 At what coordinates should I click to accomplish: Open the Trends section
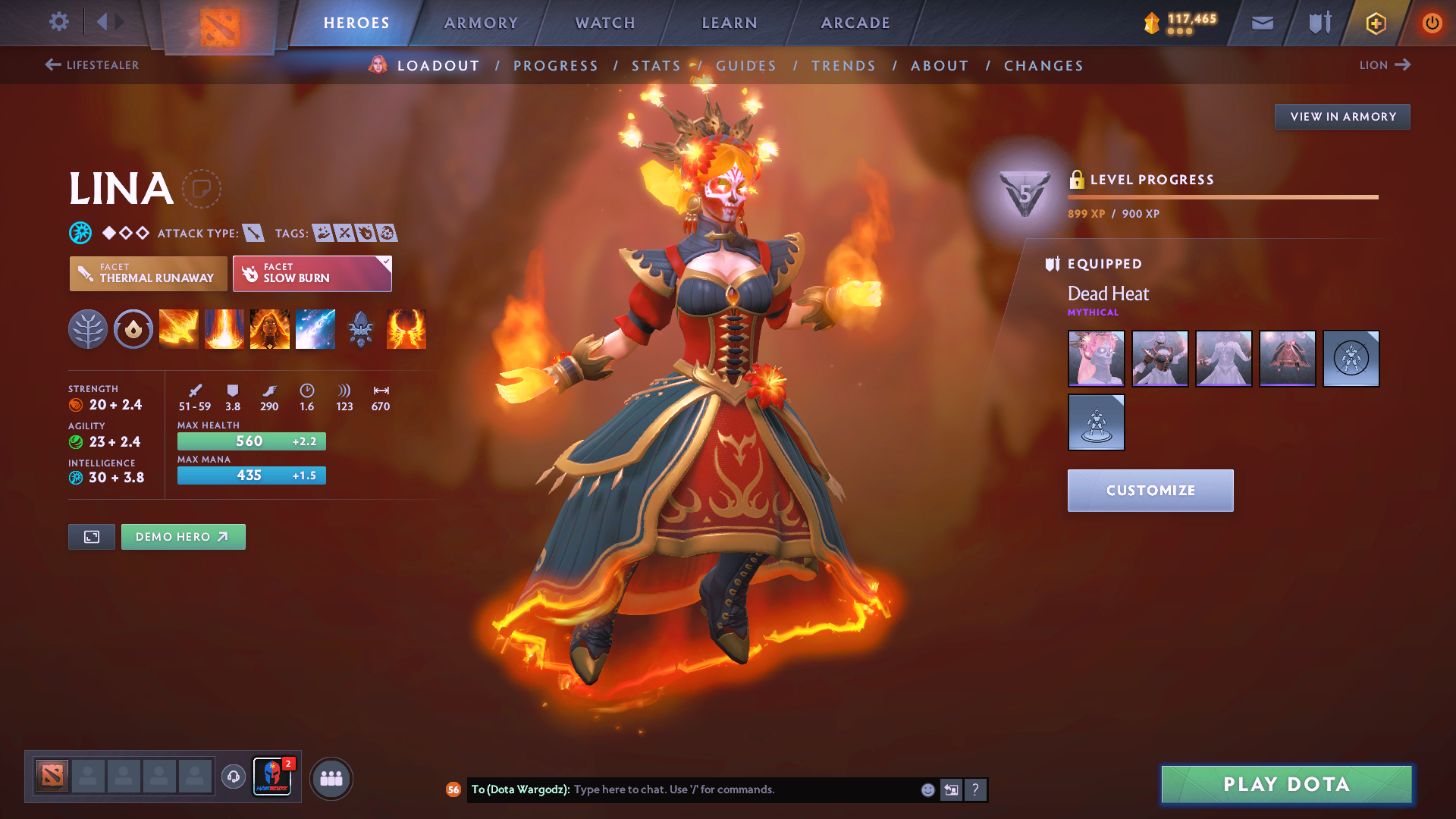point(843,66)
